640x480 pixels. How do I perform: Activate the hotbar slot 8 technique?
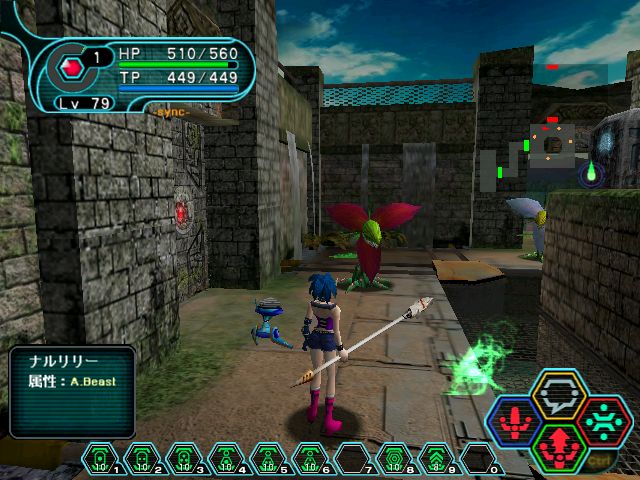click(x=393, y=460)
